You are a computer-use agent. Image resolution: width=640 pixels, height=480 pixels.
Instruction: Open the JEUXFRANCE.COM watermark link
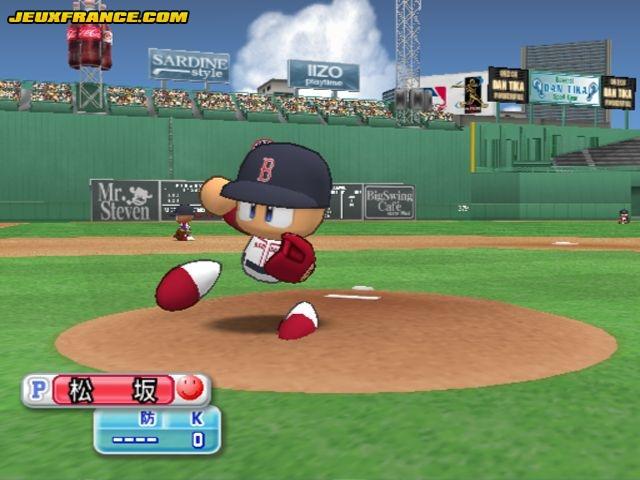(97, 16)
